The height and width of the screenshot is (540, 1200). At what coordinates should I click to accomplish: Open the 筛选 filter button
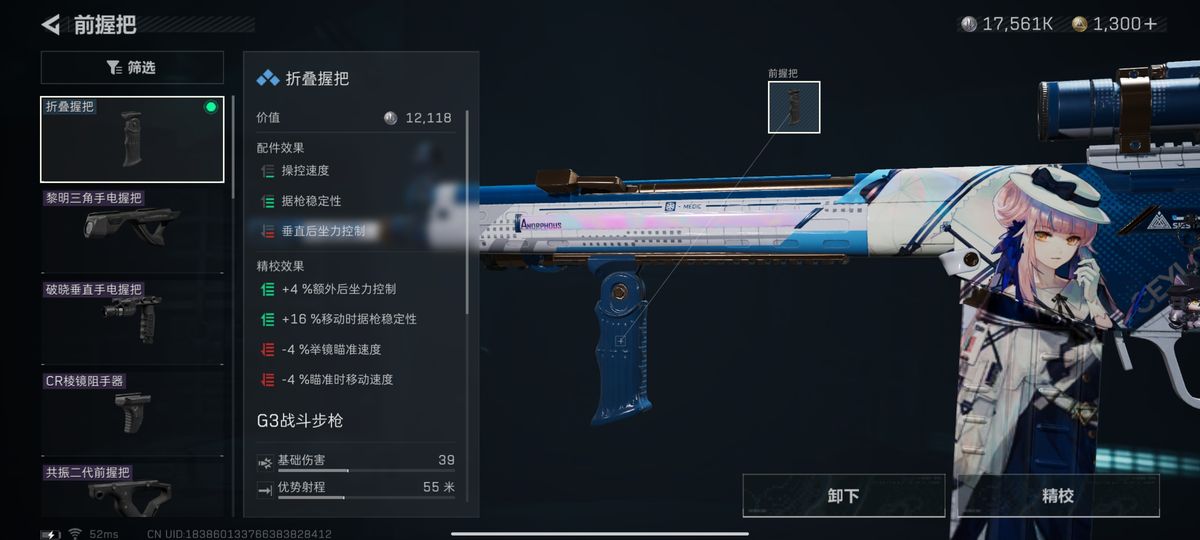[132, 68]
